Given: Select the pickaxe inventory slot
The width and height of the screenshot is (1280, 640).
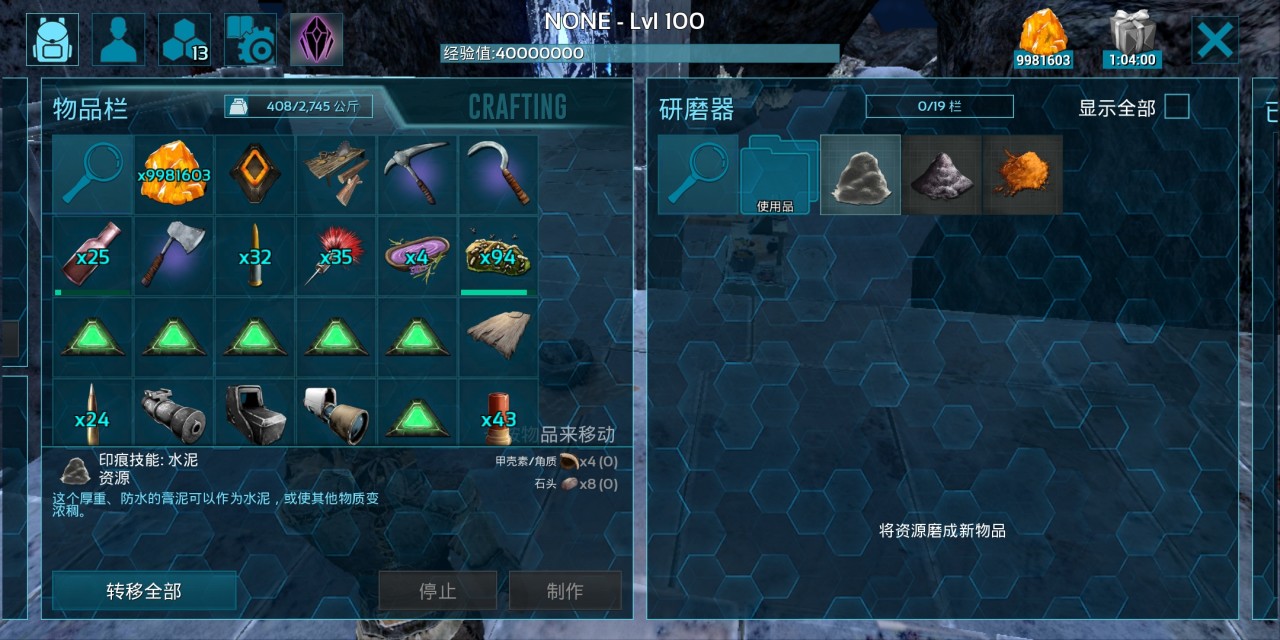Looking at the screenshot, I should (x=417, y=175).
